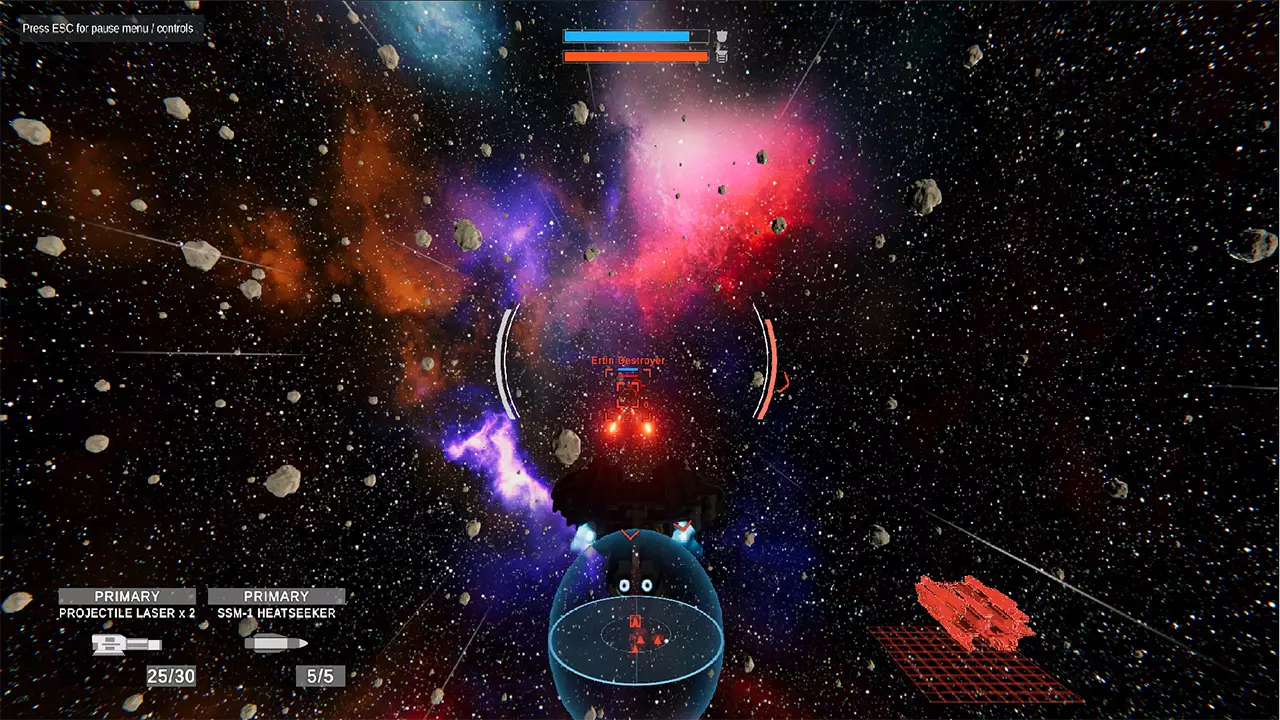The height and width of the screenshot is (720, 1280).
Task: Open the pause menu via ESC hint text
Action: [x=106, y=28]
